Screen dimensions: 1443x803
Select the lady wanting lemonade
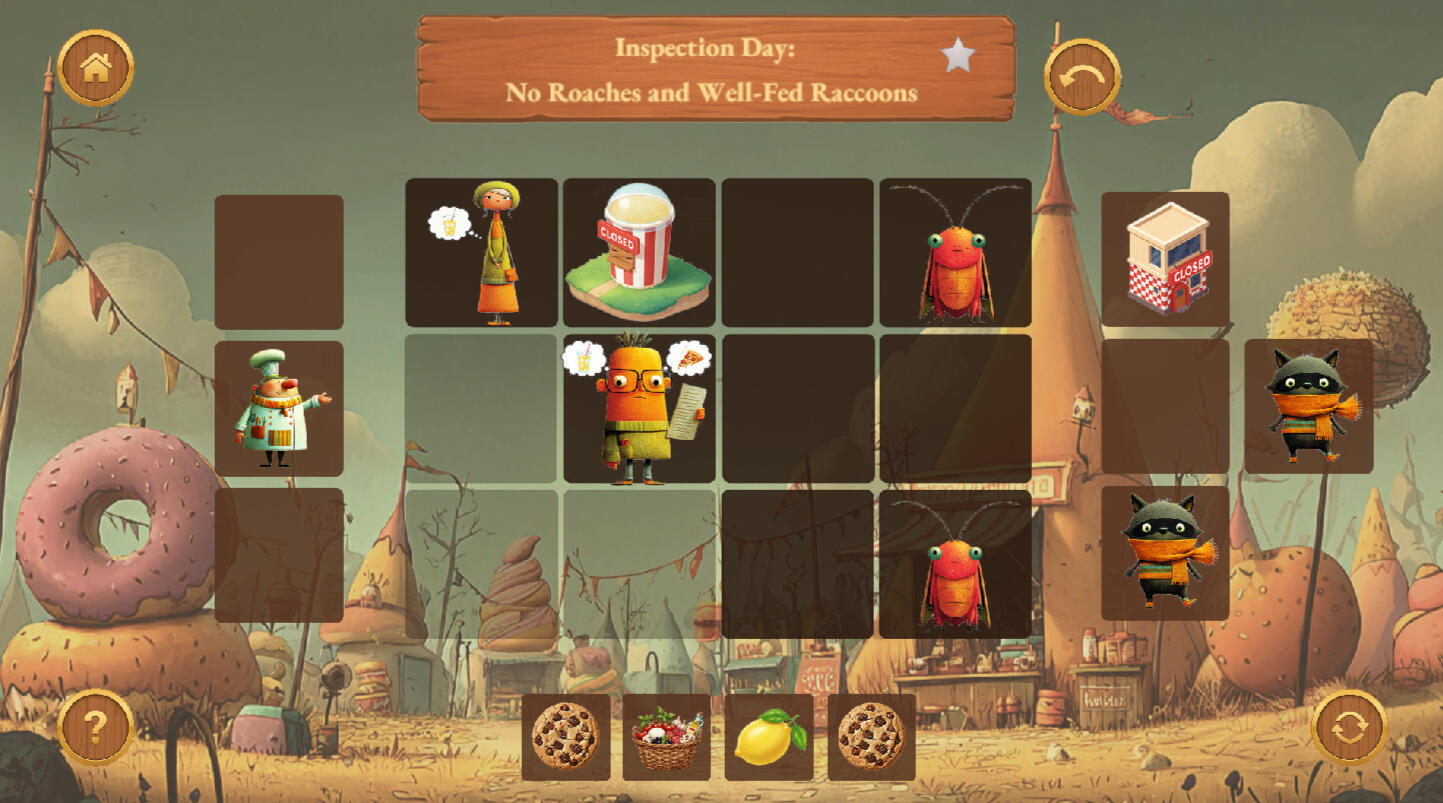[x=481, y=252]
